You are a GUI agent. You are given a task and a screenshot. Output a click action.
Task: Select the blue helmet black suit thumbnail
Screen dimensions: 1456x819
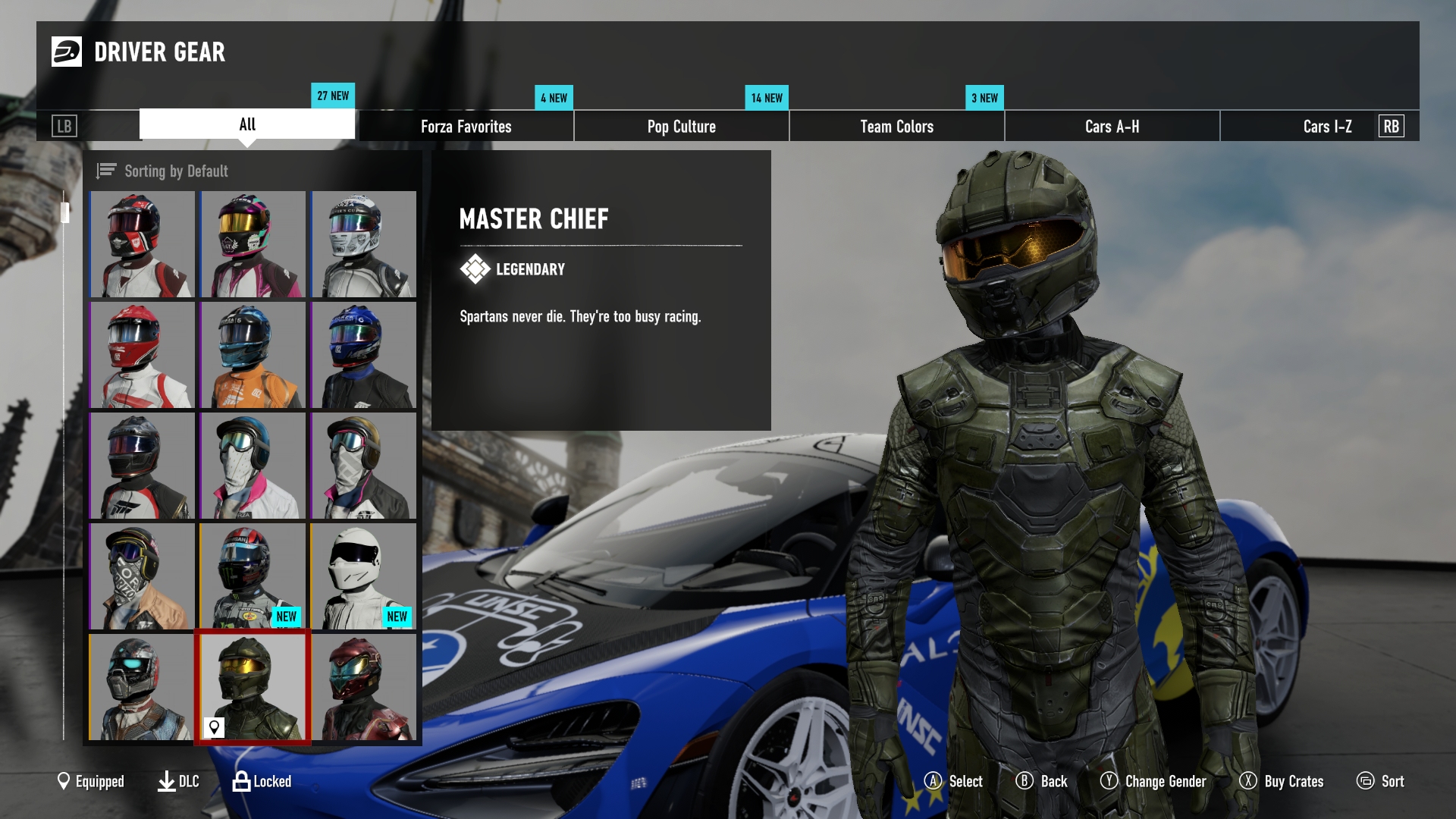(x=363, y=355)
